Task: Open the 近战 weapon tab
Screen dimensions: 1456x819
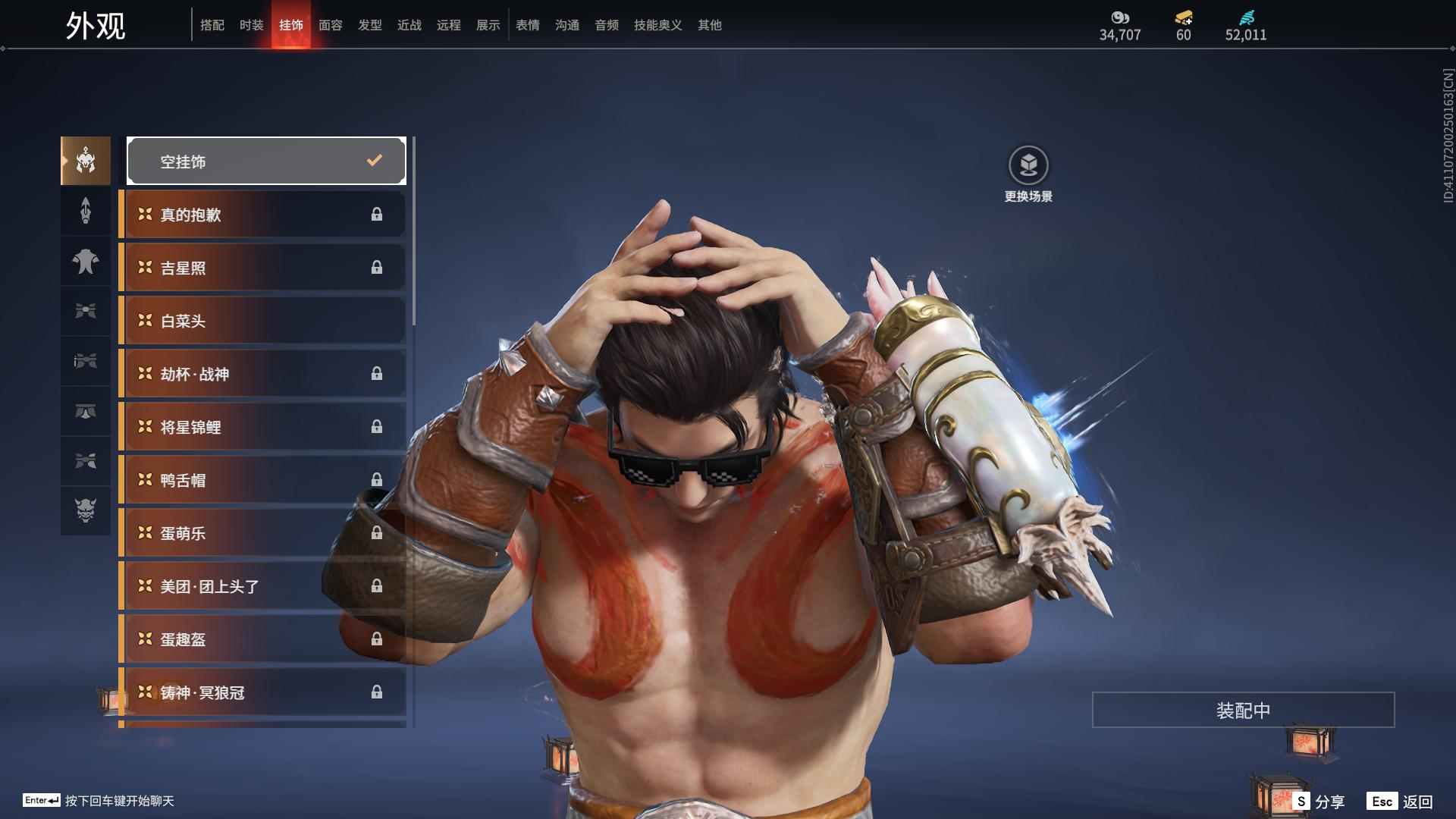Action: (x=409, y=25)
